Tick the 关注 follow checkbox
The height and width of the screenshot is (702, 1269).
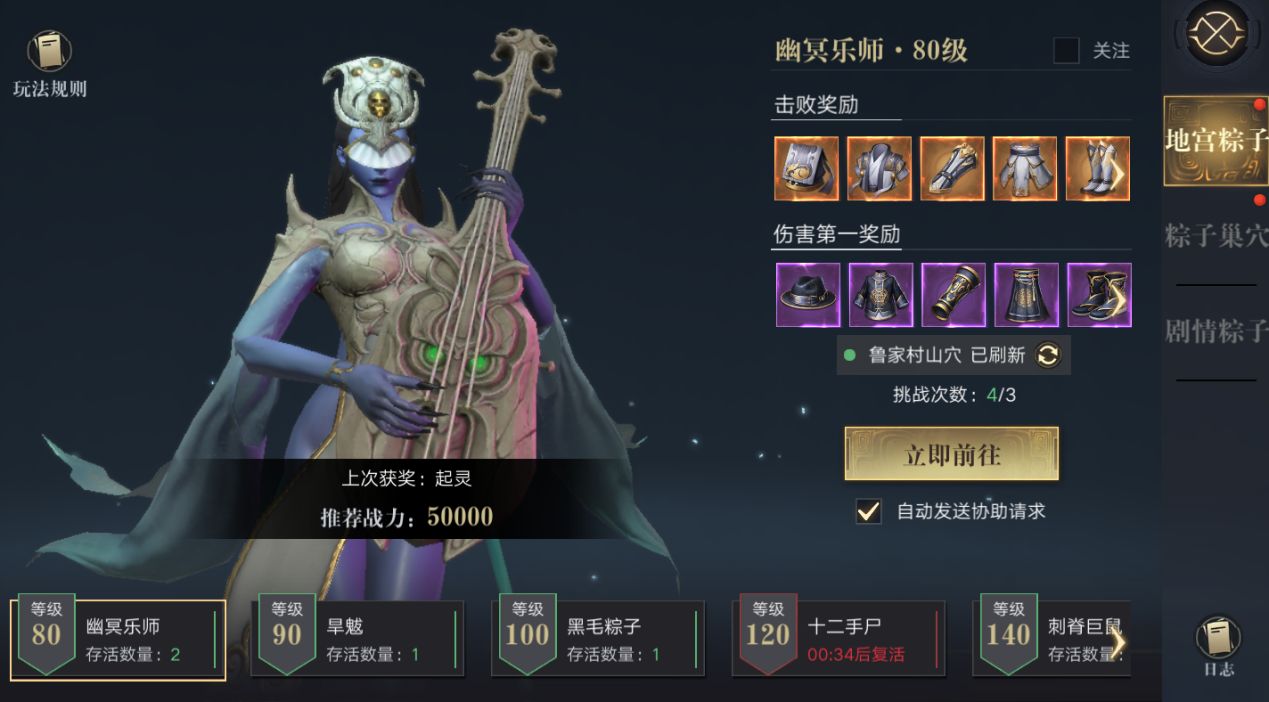pyautogui.click(x=1066, y=50)
